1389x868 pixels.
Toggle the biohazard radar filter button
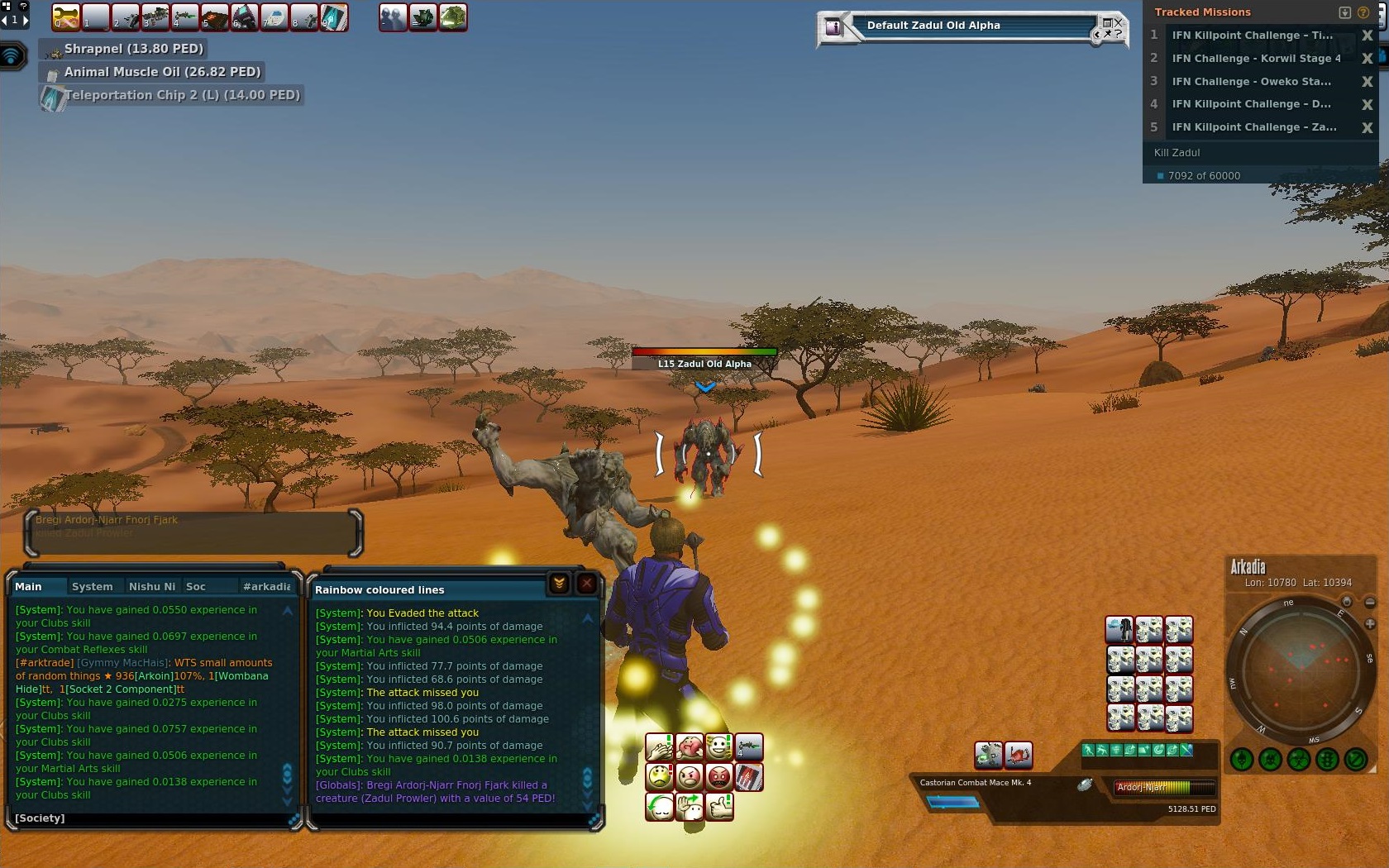click(1299, 759)
